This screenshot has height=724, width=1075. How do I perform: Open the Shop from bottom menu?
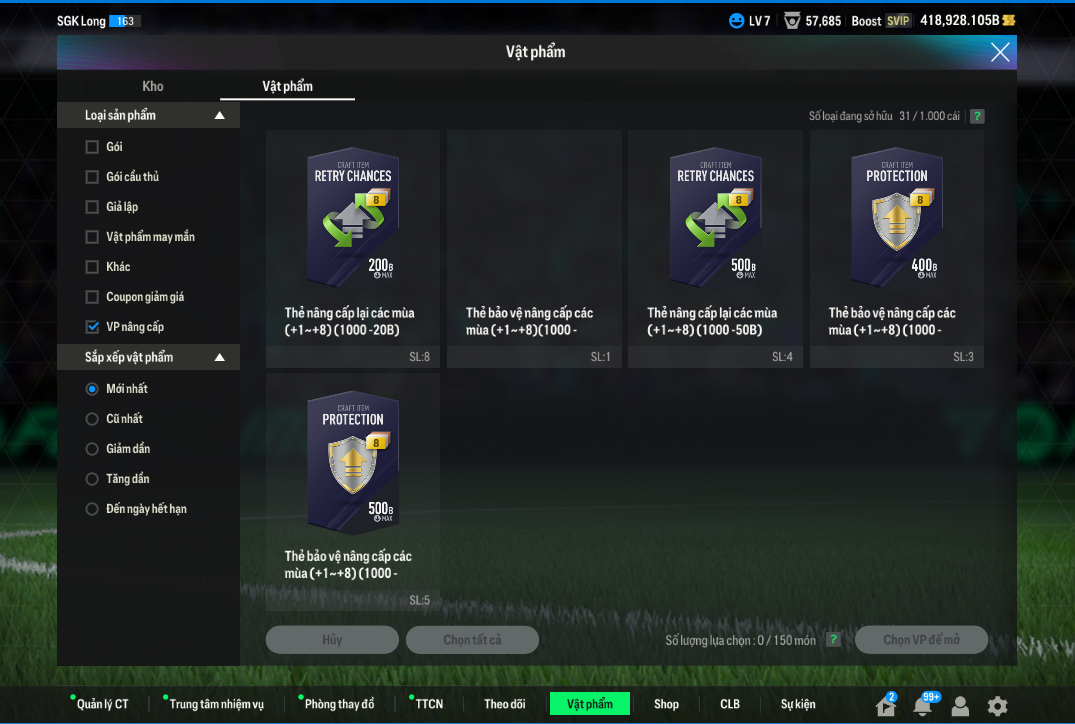[x=666, y=704]
